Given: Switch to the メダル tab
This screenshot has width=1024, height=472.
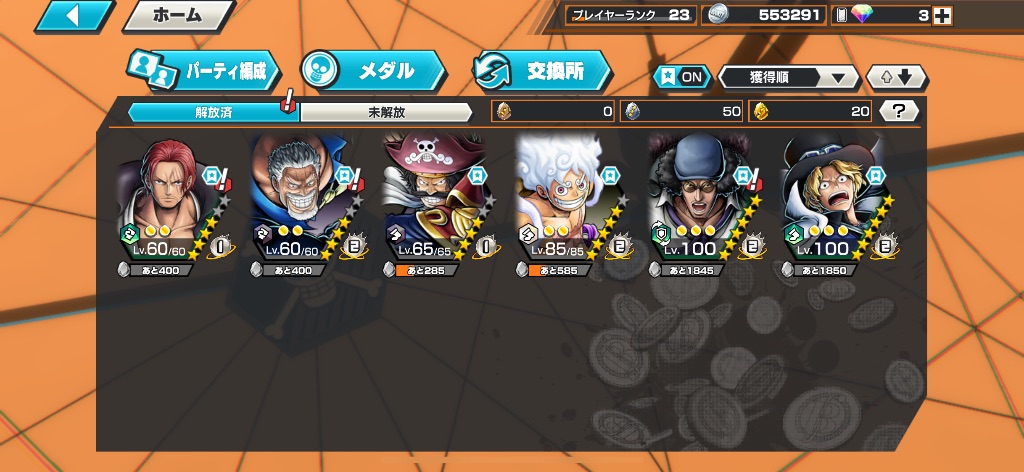Looking at the screenshot, I should (372, 71).
